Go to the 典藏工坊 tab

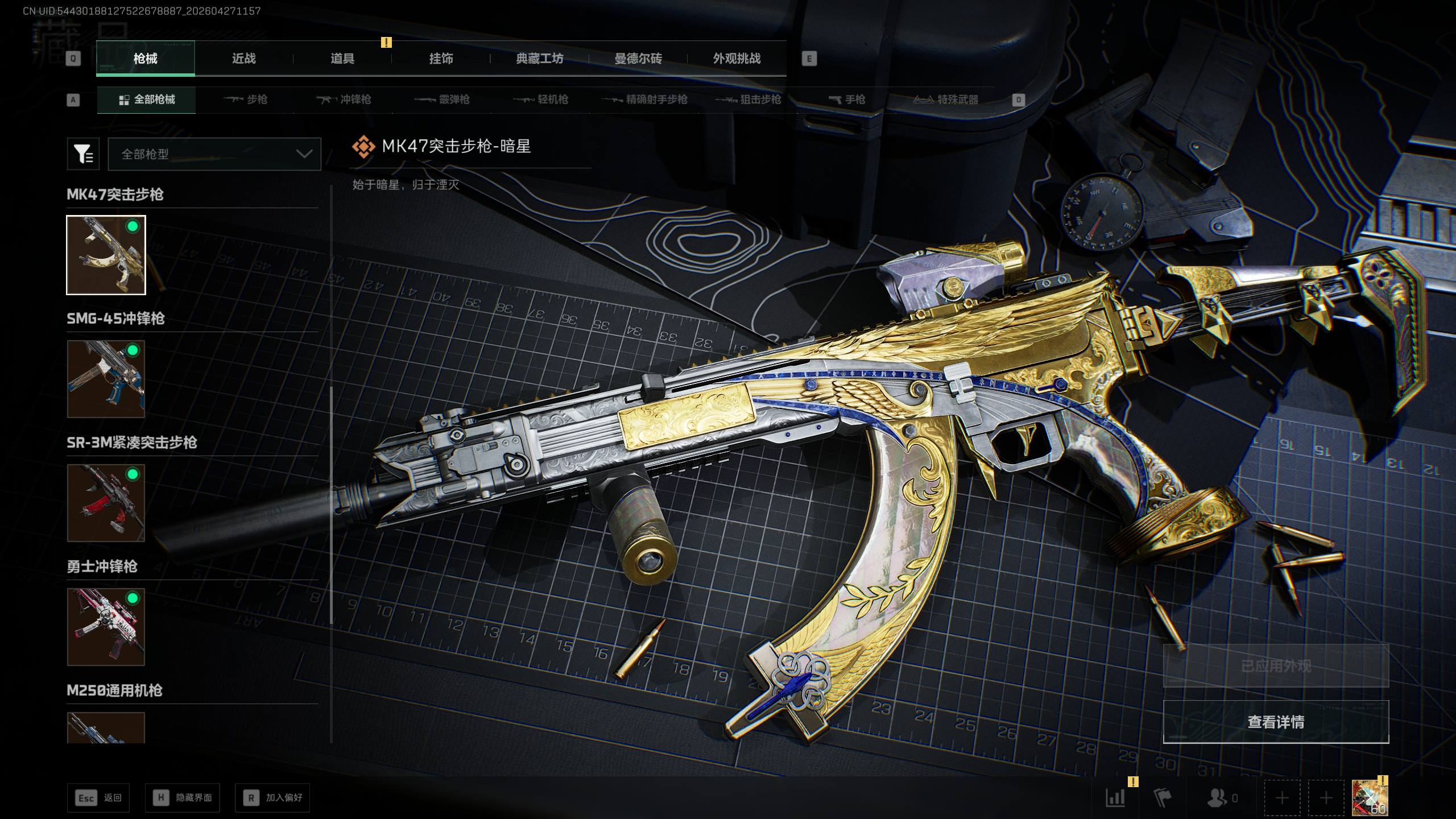tap(539, 59)
